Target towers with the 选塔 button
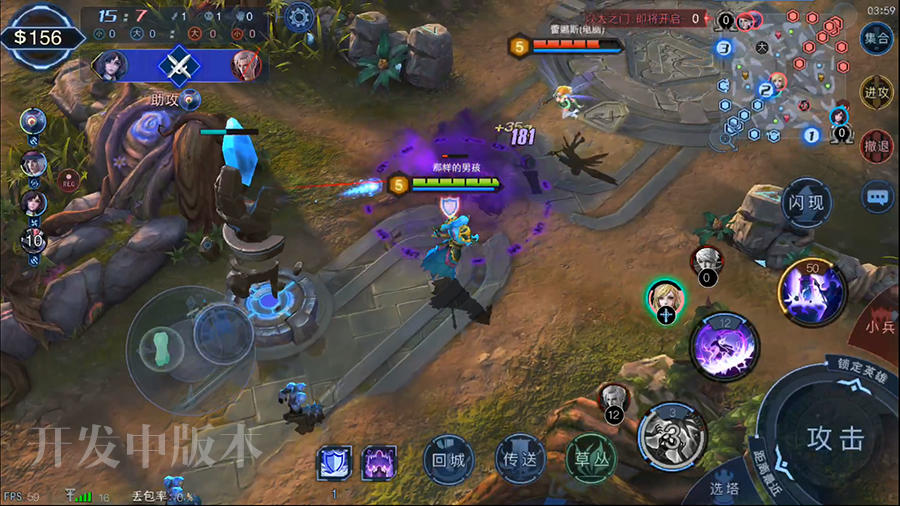Screen dimensions: 900x506 [x=725, y=488]
